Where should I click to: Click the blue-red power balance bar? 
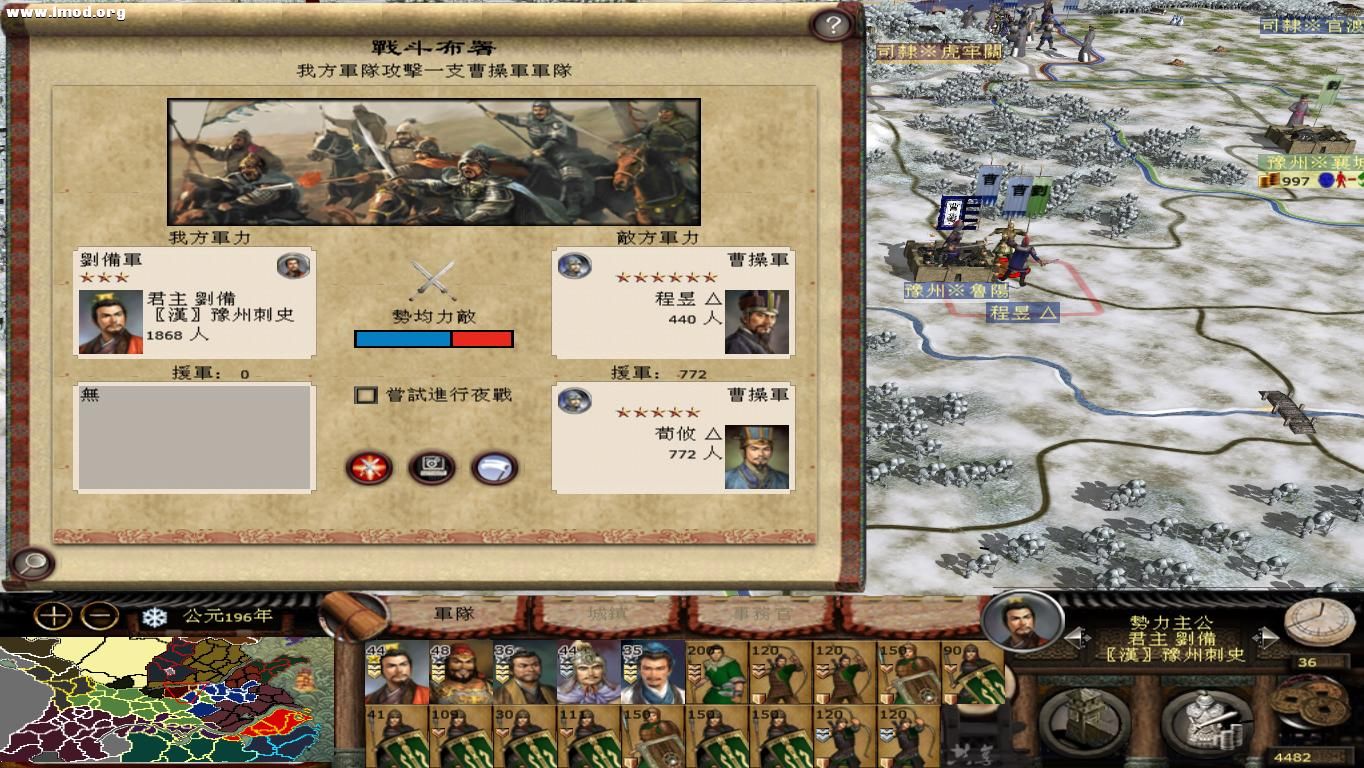tap(434, 339)
